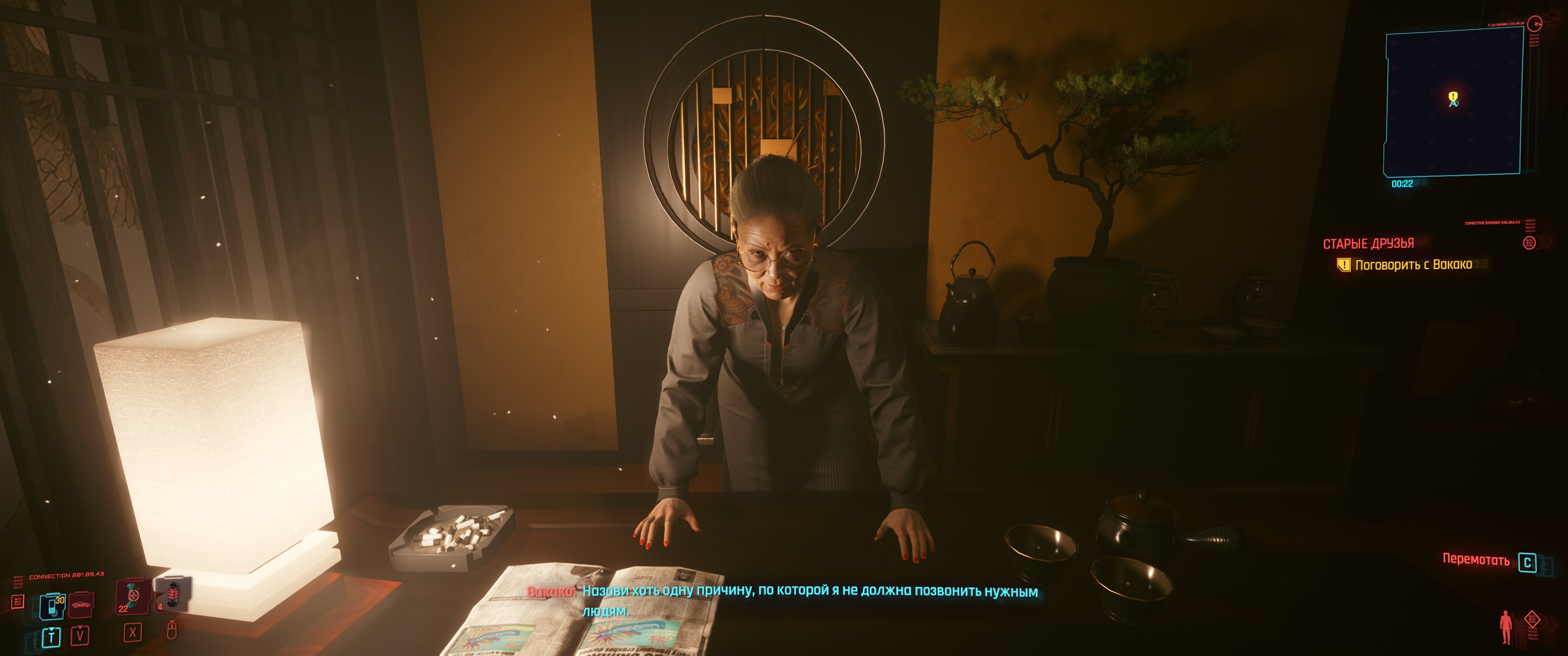Select the objective Поговорить с Вакако
Viewport: 1568px width, 656px height.
[x=1413, y=265]
